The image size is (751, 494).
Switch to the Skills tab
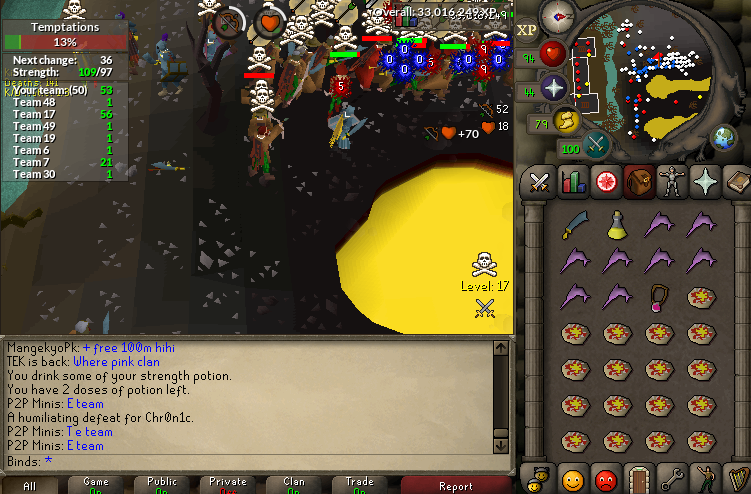click(573, 182)
